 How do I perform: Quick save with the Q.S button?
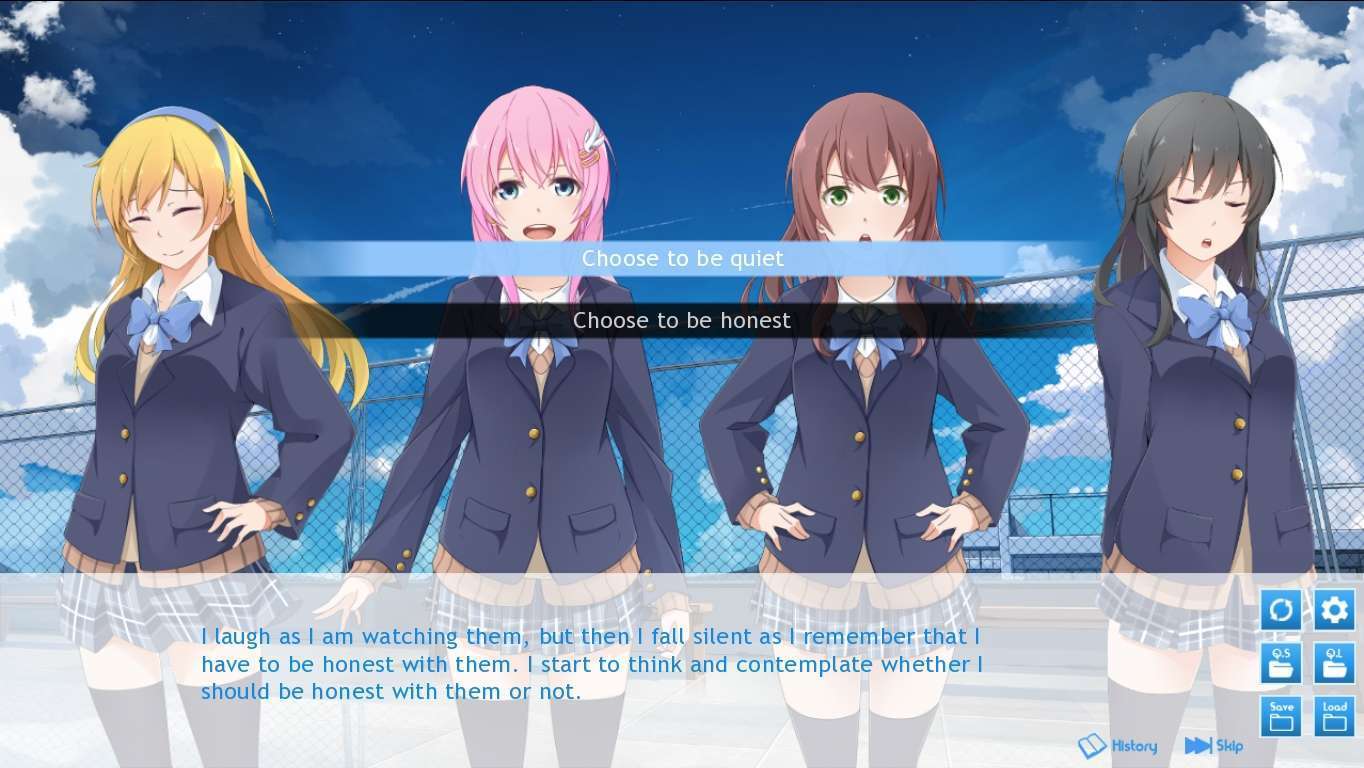point(1281,662)
